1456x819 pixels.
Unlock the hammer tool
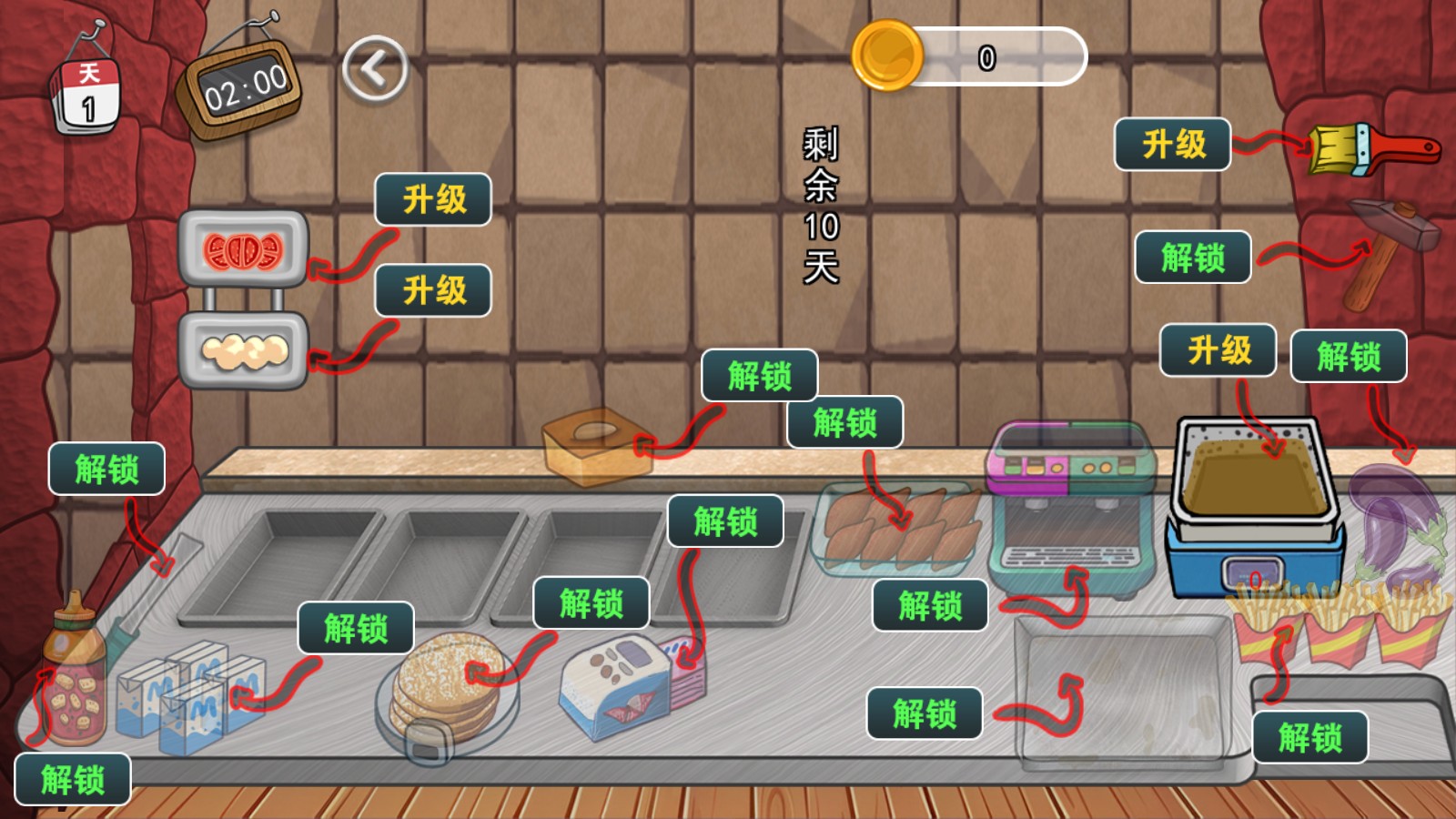click(1192, 258)
